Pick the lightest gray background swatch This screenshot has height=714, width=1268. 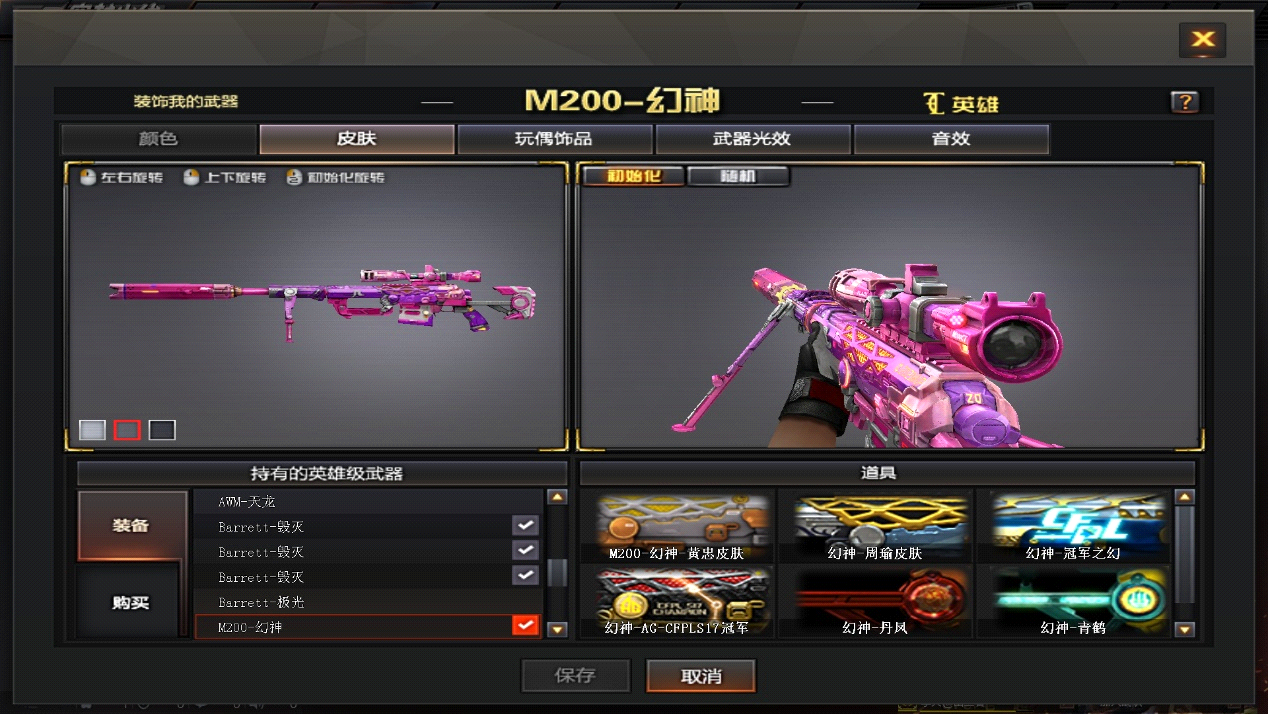coord(92,430)
